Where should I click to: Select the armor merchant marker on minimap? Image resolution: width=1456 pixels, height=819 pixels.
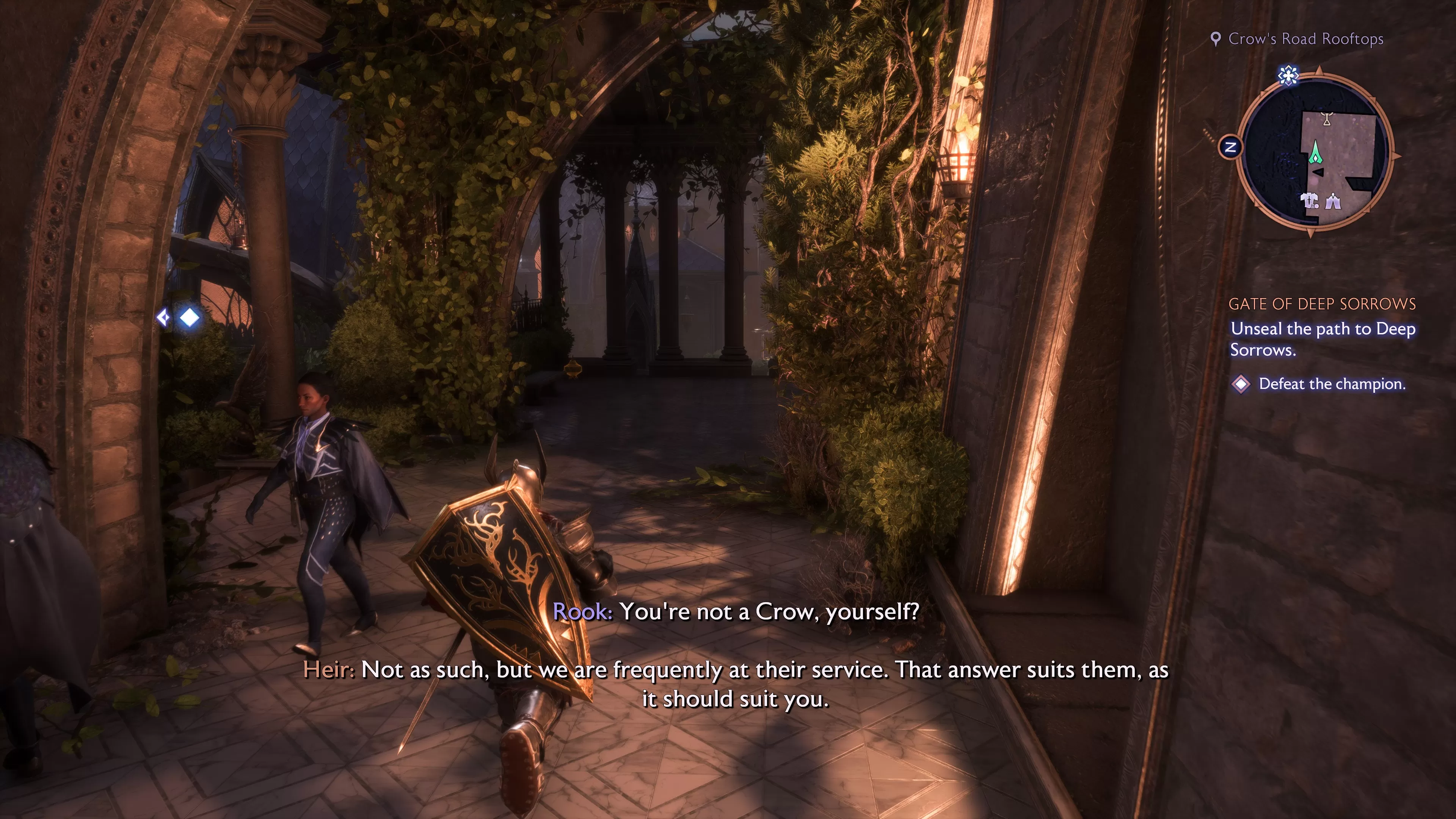[x=1309, y=201]
